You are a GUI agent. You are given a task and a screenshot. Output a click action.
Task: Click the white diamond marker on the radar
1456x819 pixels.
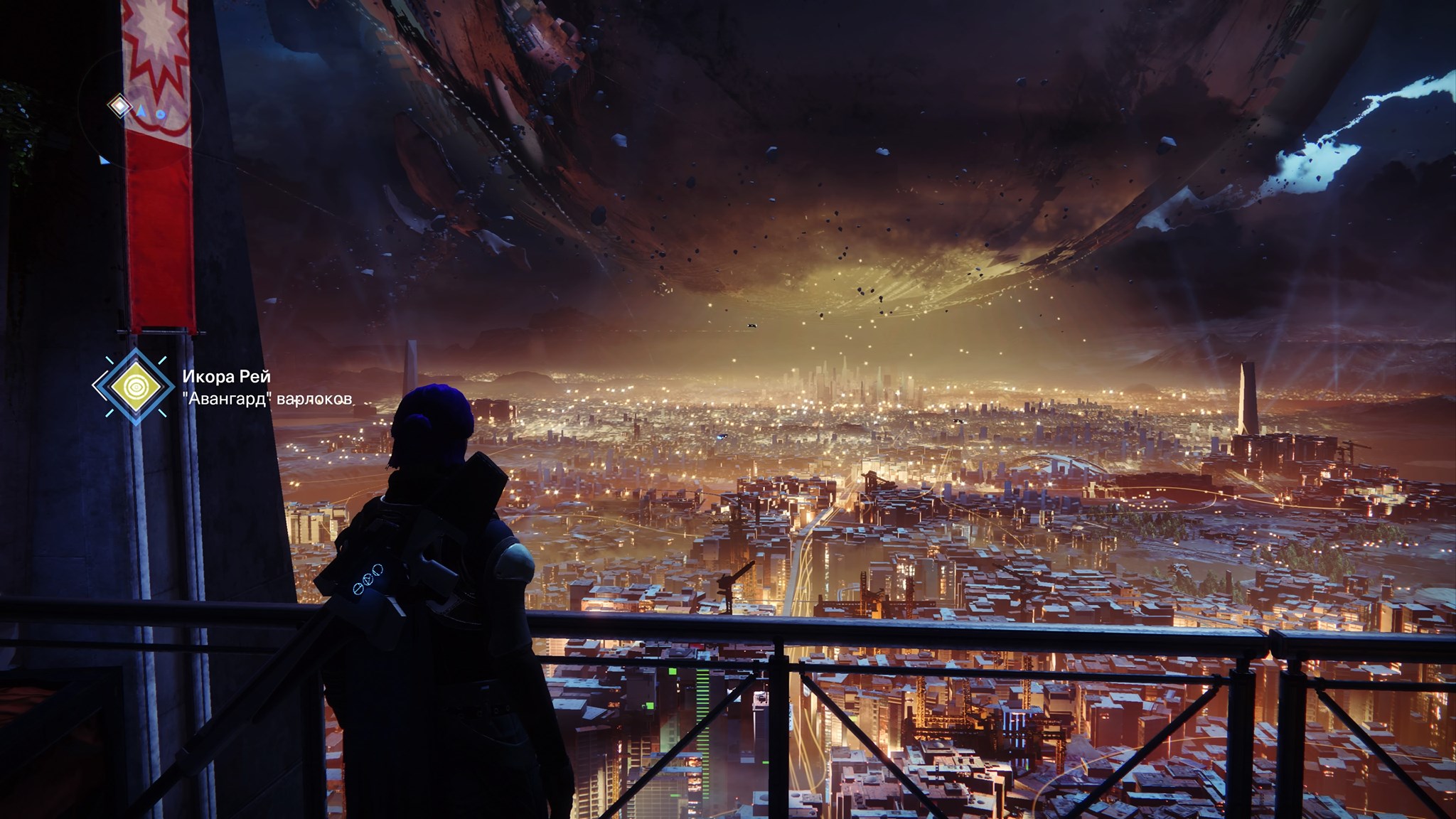point(119,107)
